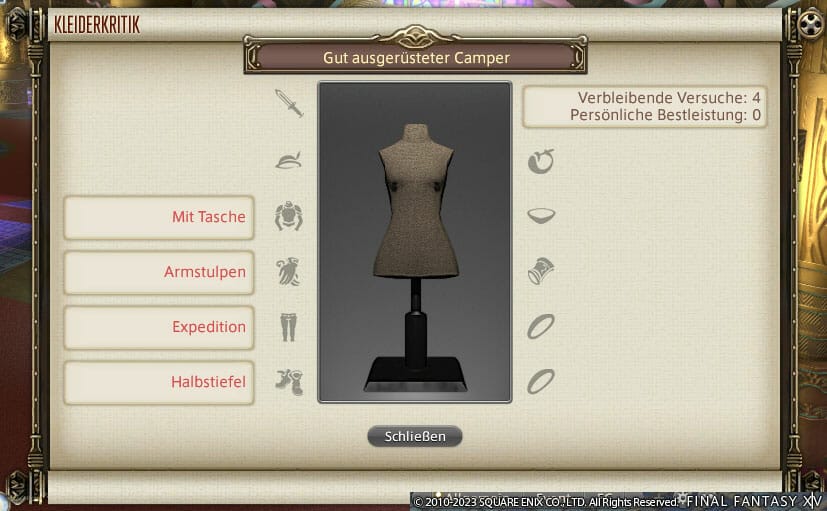Select the Armstulpen hint box

pos(159,272)
